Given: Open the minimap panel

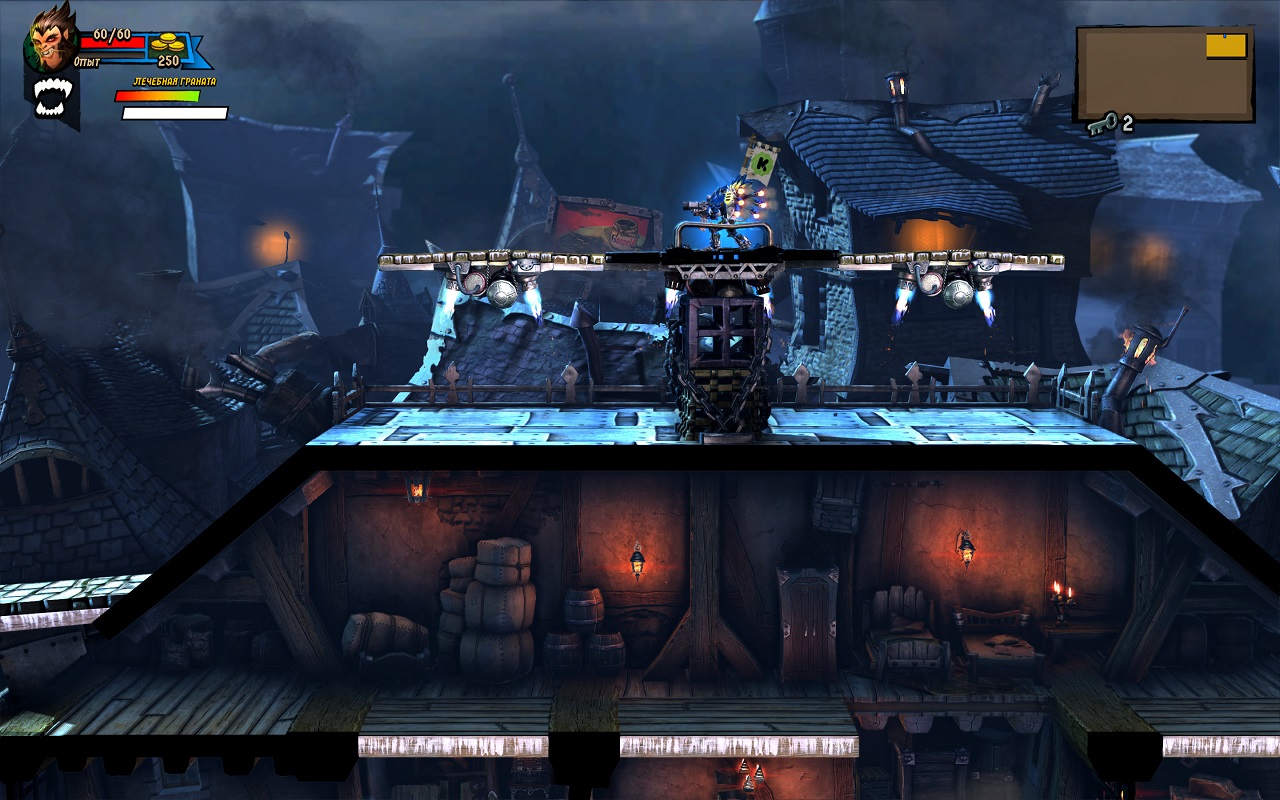Looking at the screenshot, I should click(1164, 73).
